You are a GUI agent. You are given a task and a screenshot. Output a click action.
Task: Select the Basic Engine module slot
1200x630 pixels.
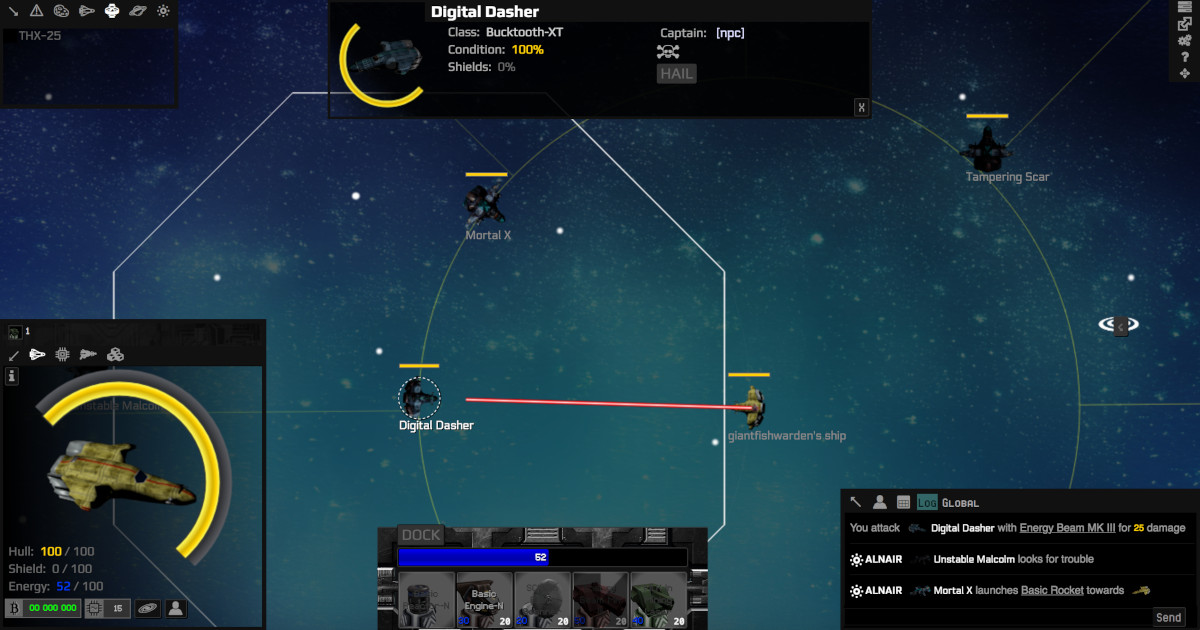coord(484,600)
